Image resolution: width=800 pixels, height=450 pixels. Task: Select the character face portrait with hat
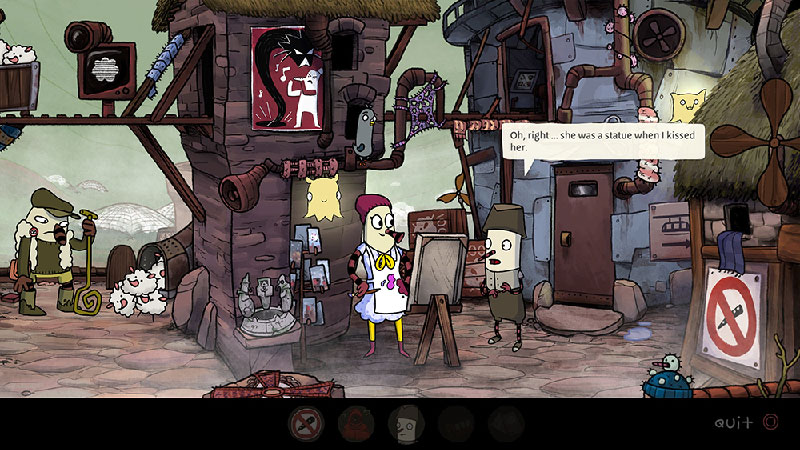tap(405, 424)
